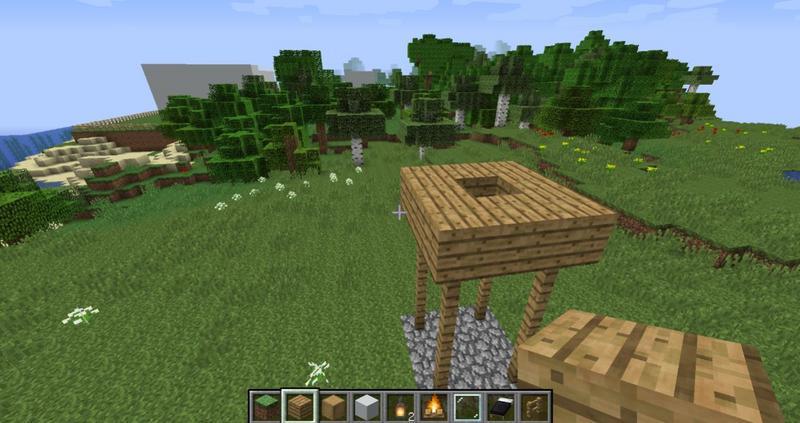Select the lantern stack in the hotbar
The width and height of the screenshot is (800, 423).
point(400,407)
